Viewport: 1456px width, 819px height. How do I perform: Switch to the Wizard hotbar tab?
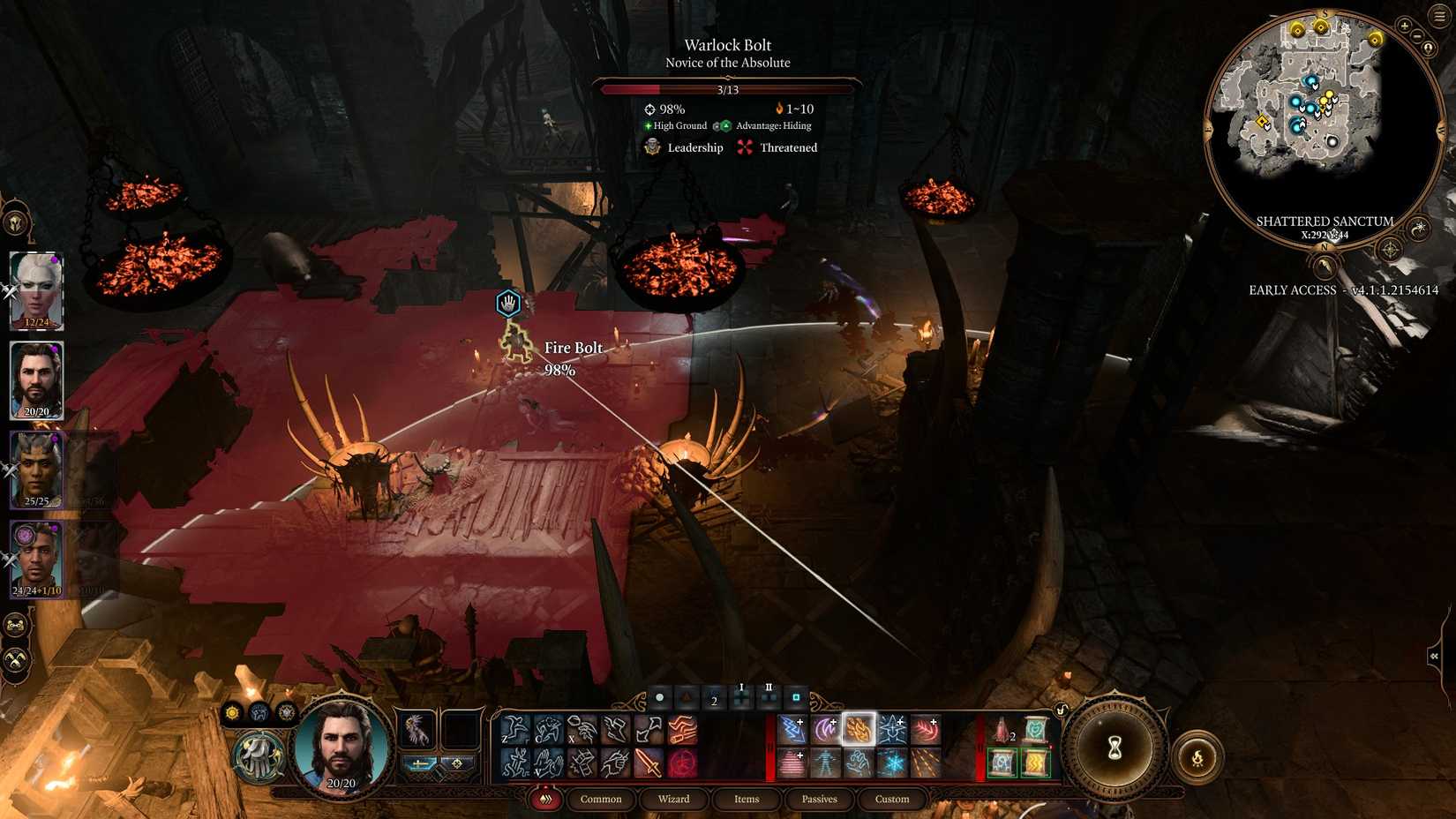click(673, 799)
